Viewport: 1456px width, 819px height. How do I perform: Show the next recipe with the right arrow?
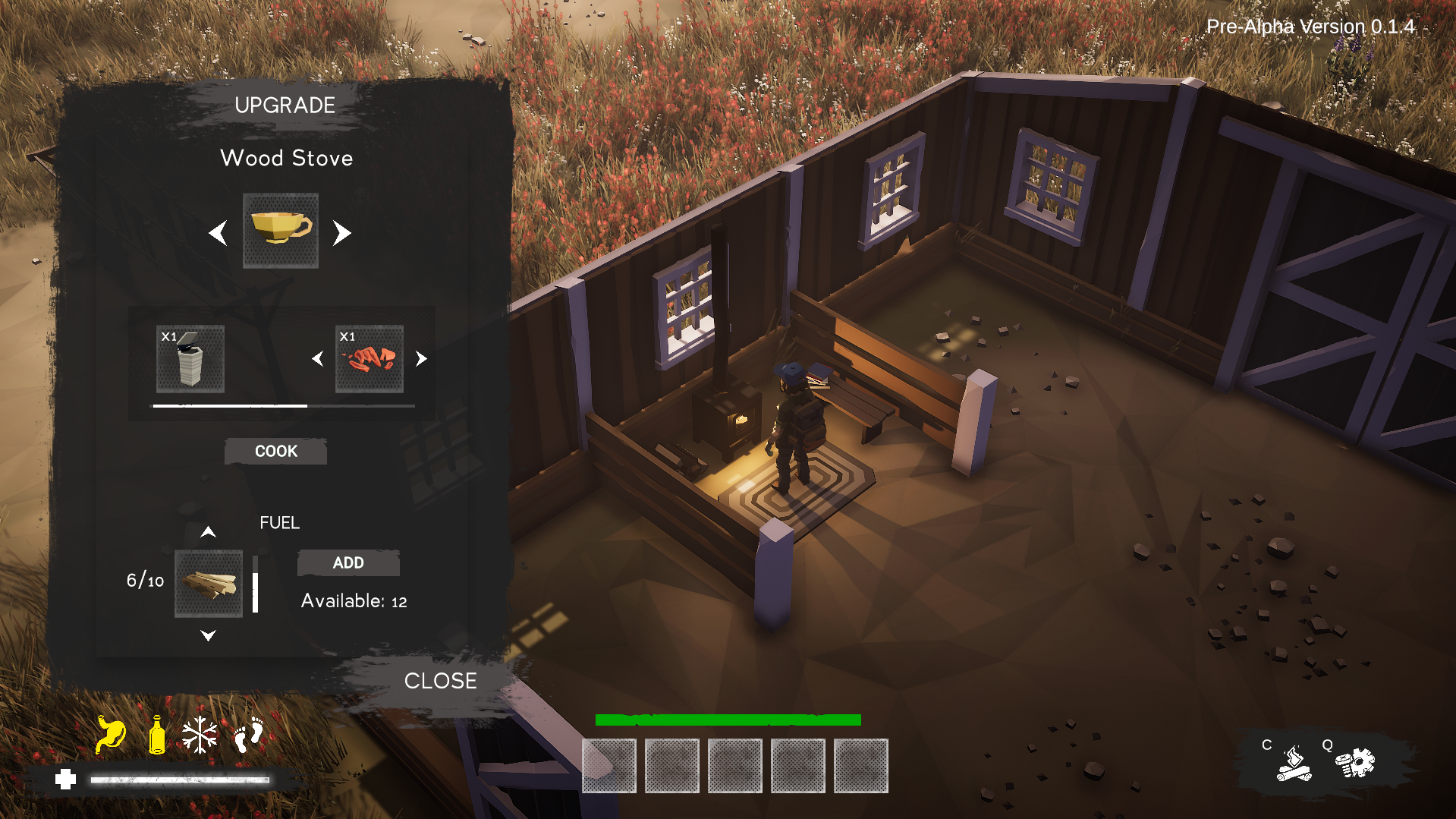[342, 233]
